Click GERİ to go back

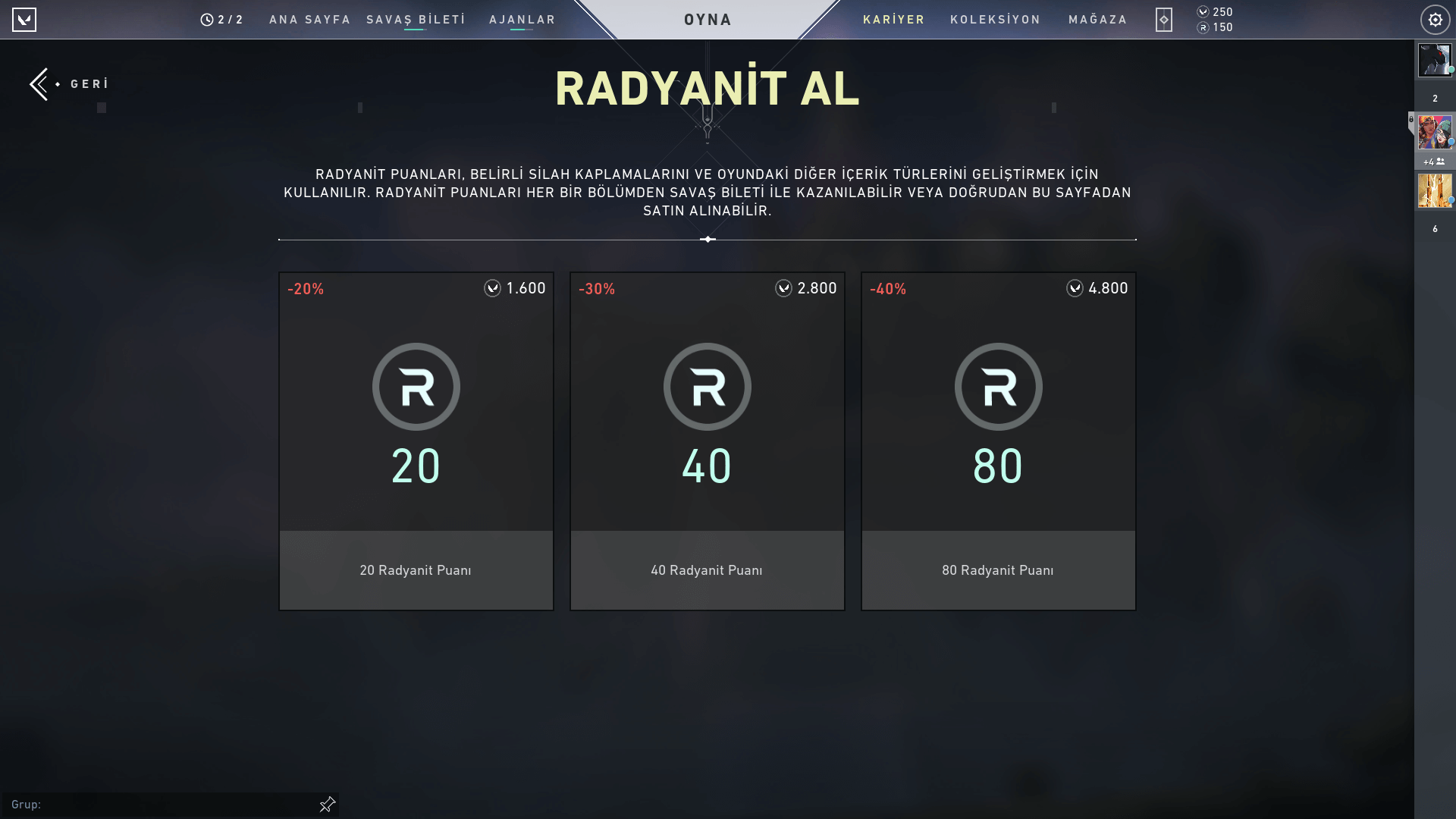[89, 83]
